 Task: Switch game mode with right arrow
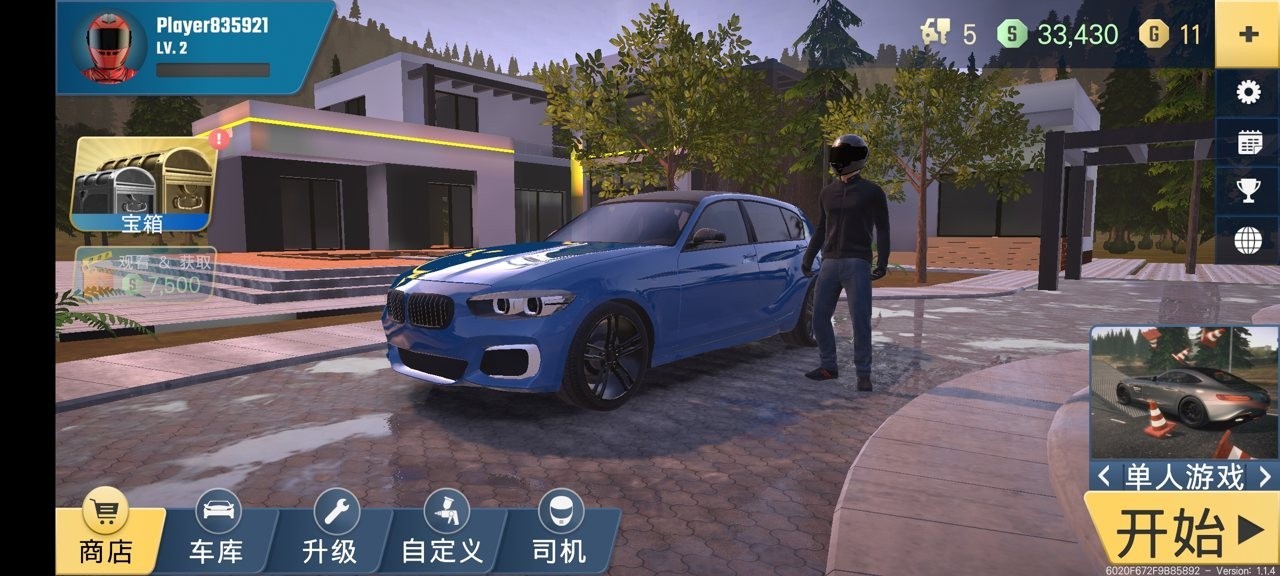point(1264,477)
